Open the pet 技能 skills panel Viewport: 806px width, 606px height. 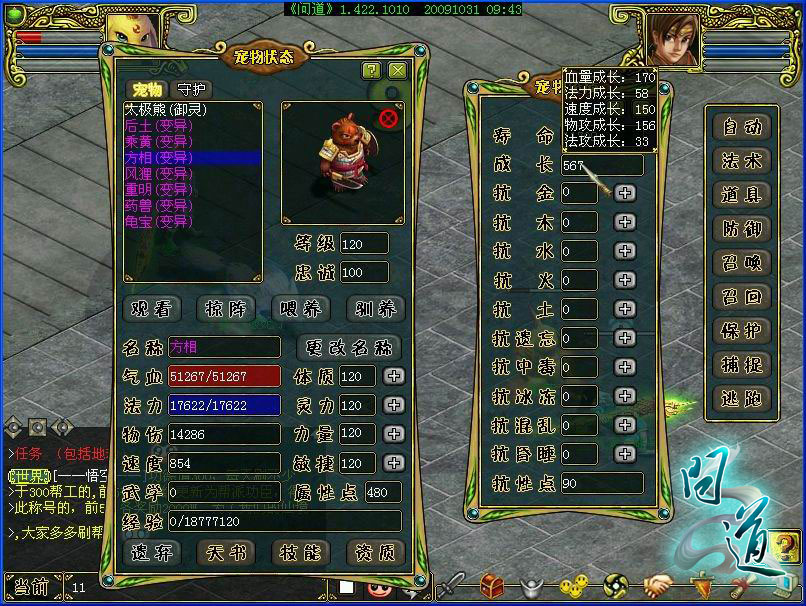[299, 552]
